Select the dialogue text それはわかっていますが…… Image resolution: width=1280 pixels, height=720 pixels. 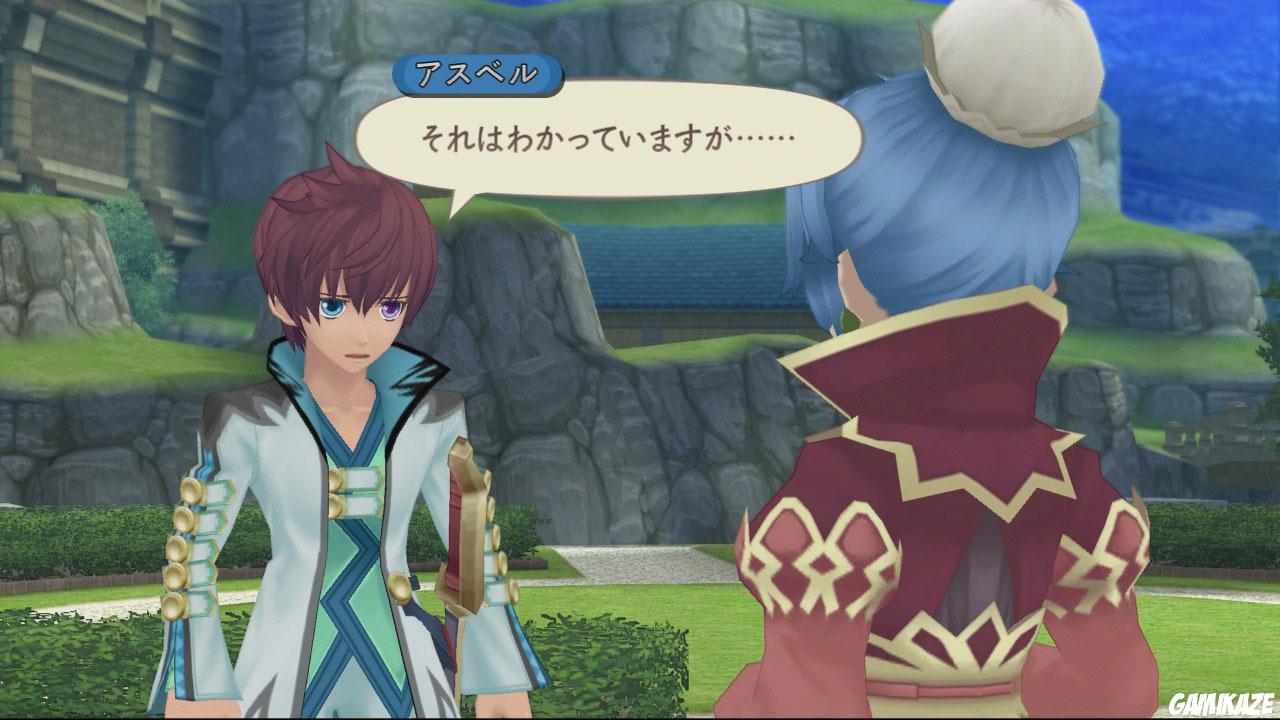608,137
